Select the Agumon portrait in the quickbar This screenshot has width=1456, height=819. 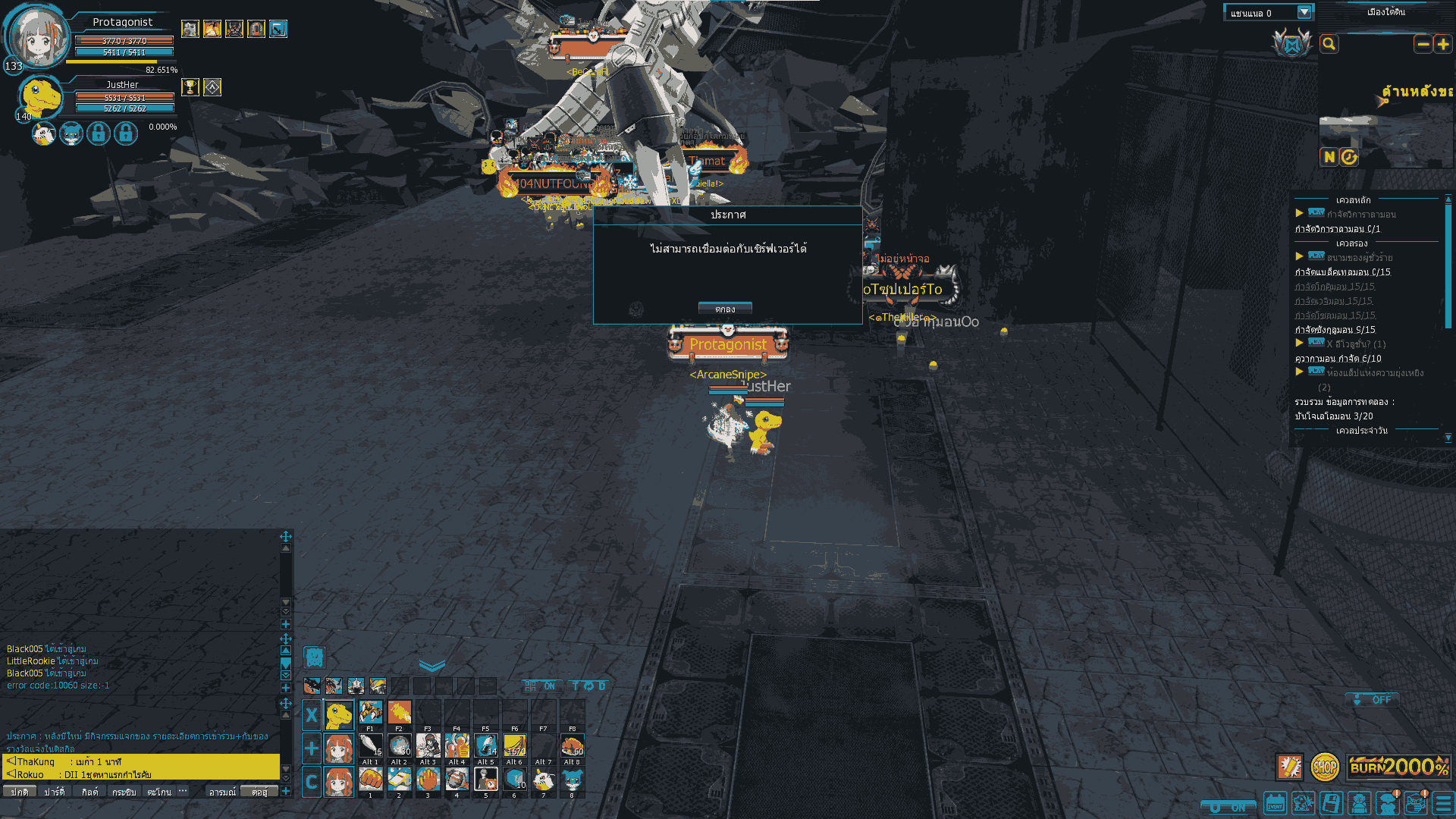coord(339,714)
